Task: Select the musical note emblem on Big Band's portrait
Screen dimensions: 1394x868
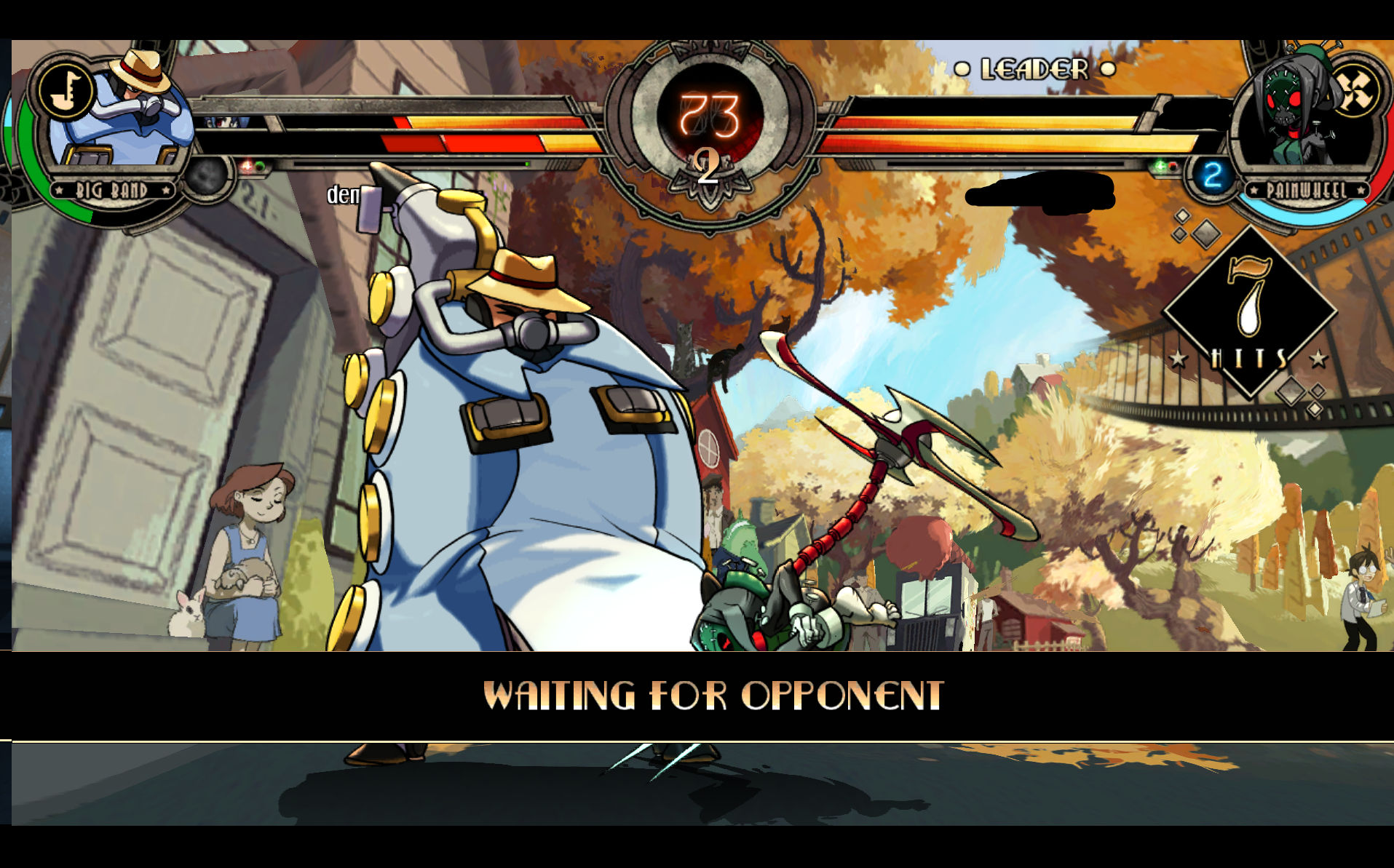Action: [x=66, y=92]
